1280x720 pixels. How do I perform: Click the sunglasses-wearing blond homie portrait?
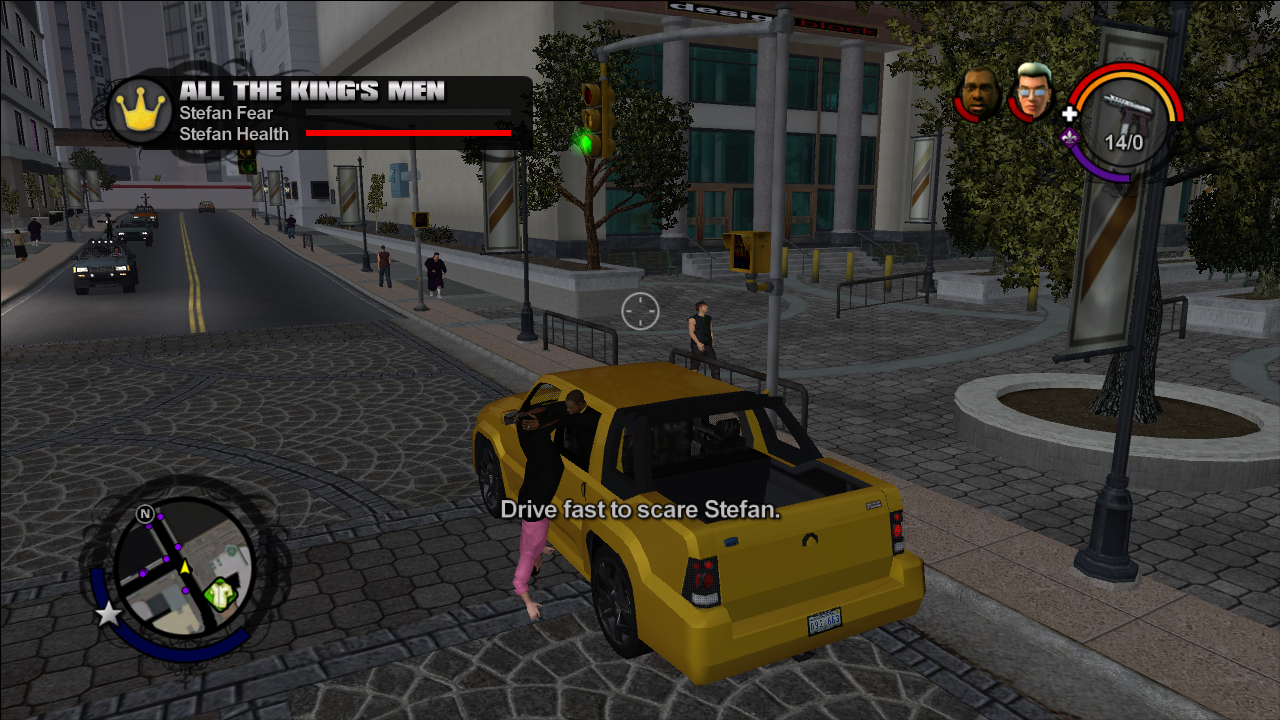pos(1034,91)
